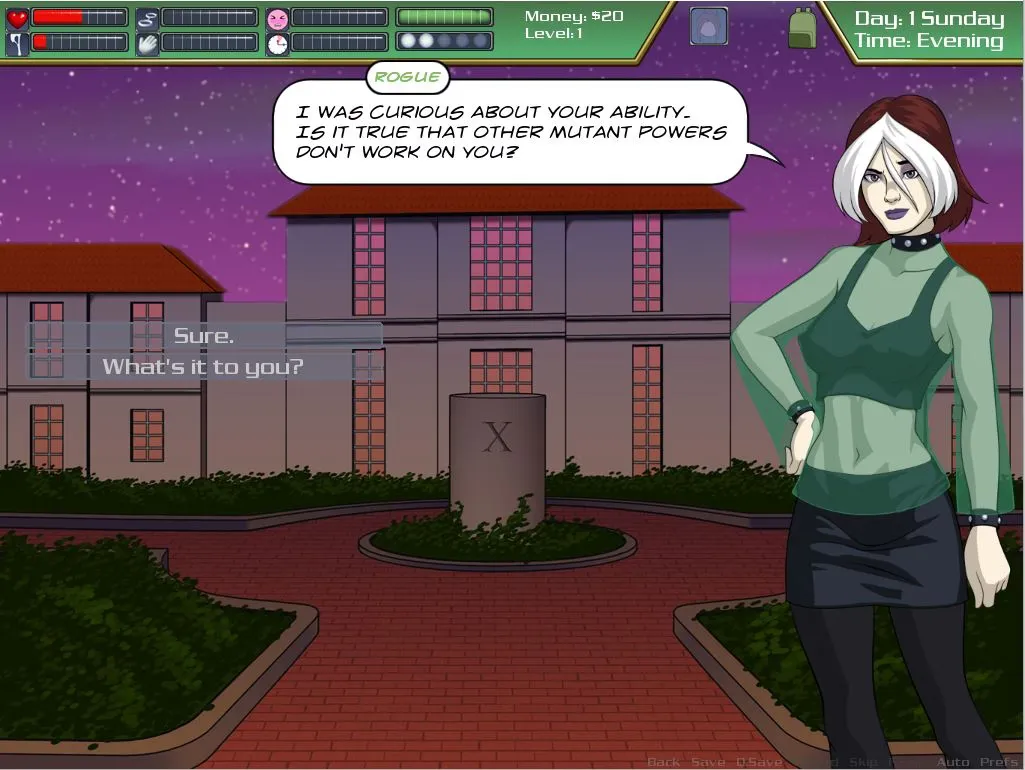Open the Prefs menu
This screenshot has width=1025, height=770.
click(x=998, y=762)
